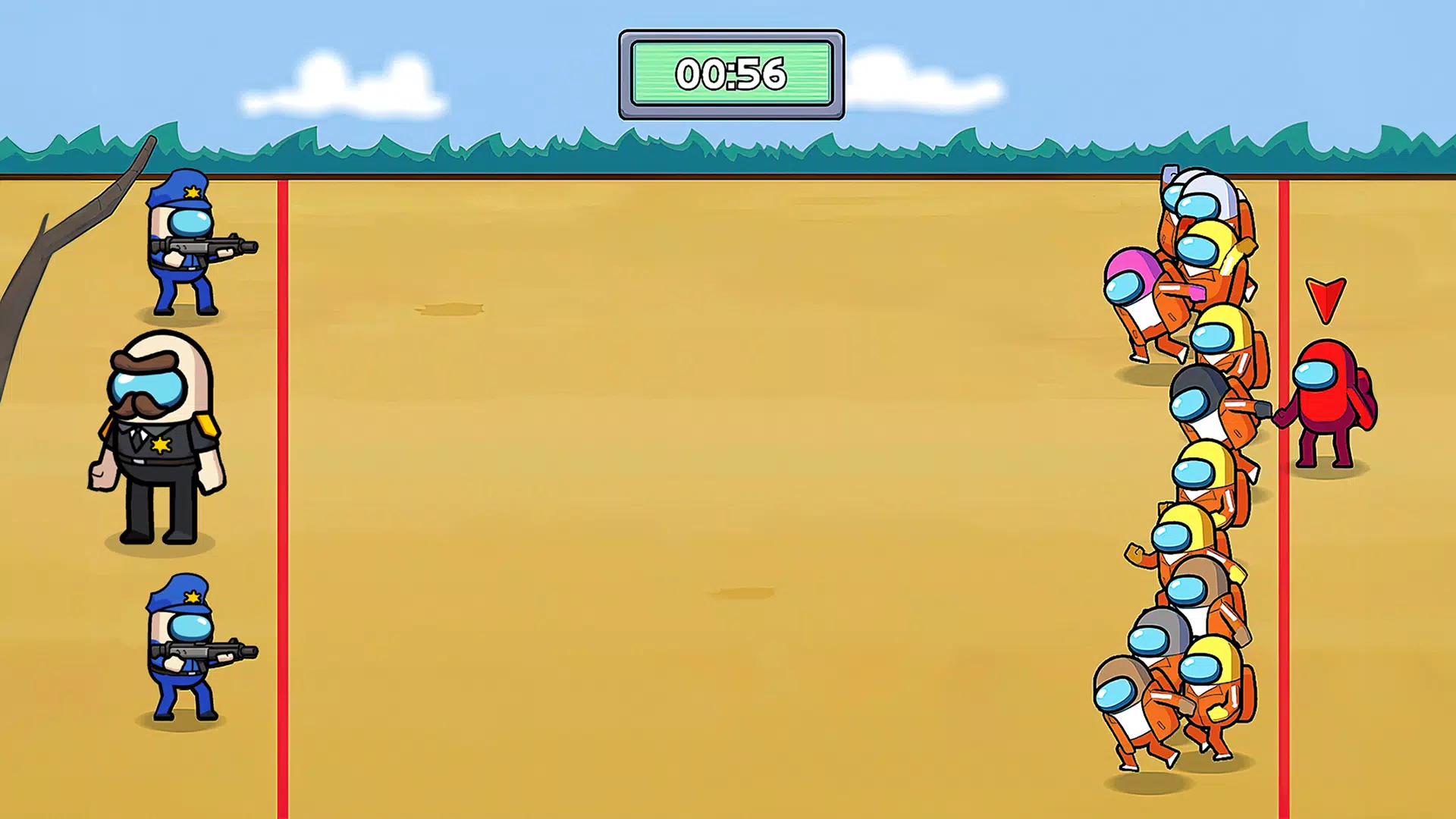Open the 00:56 countdown timer display
This screenshot has height=819, width=1456.
(730, 74)
